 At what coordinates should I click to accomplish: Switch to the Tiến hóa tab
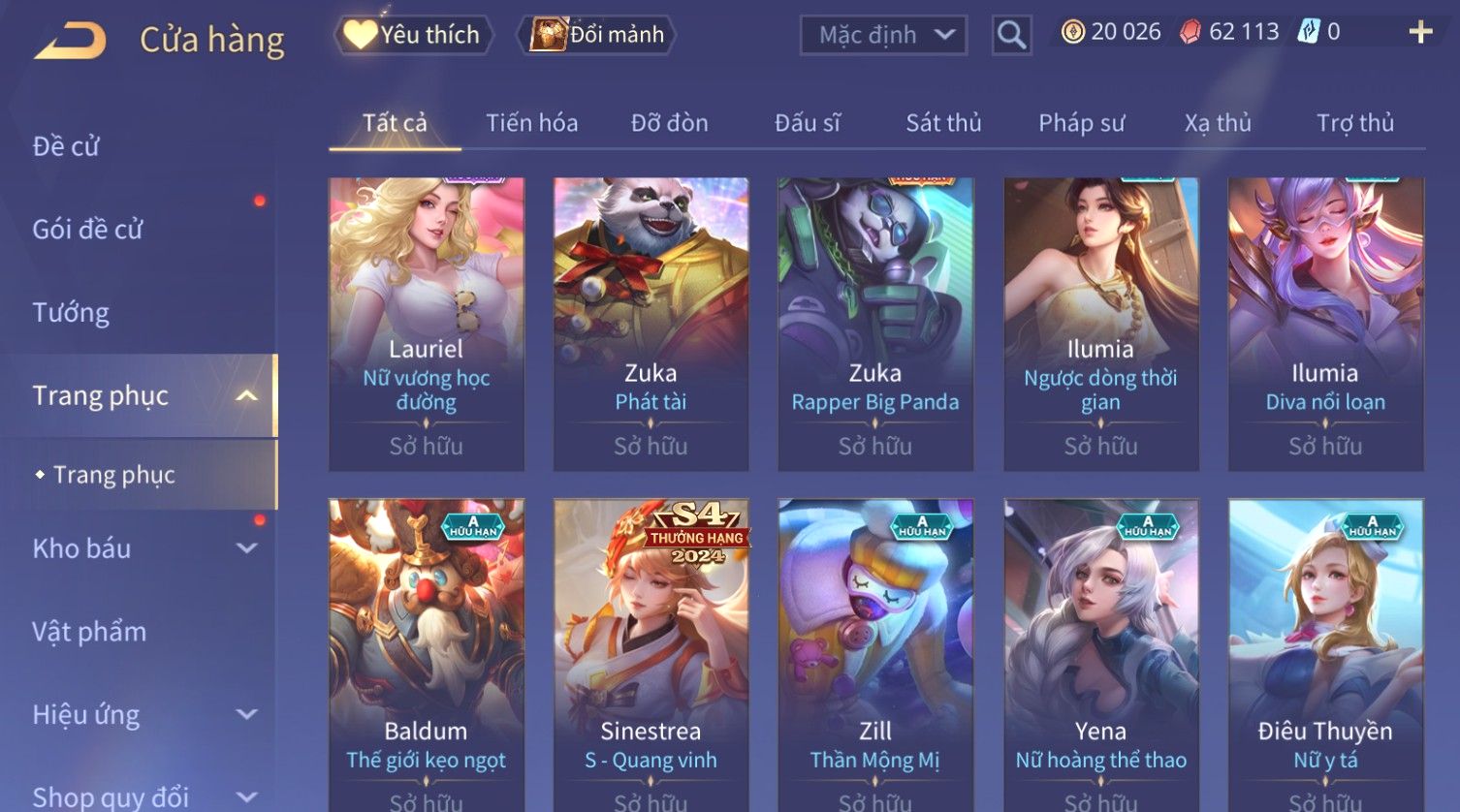click(x=531, y=123)
